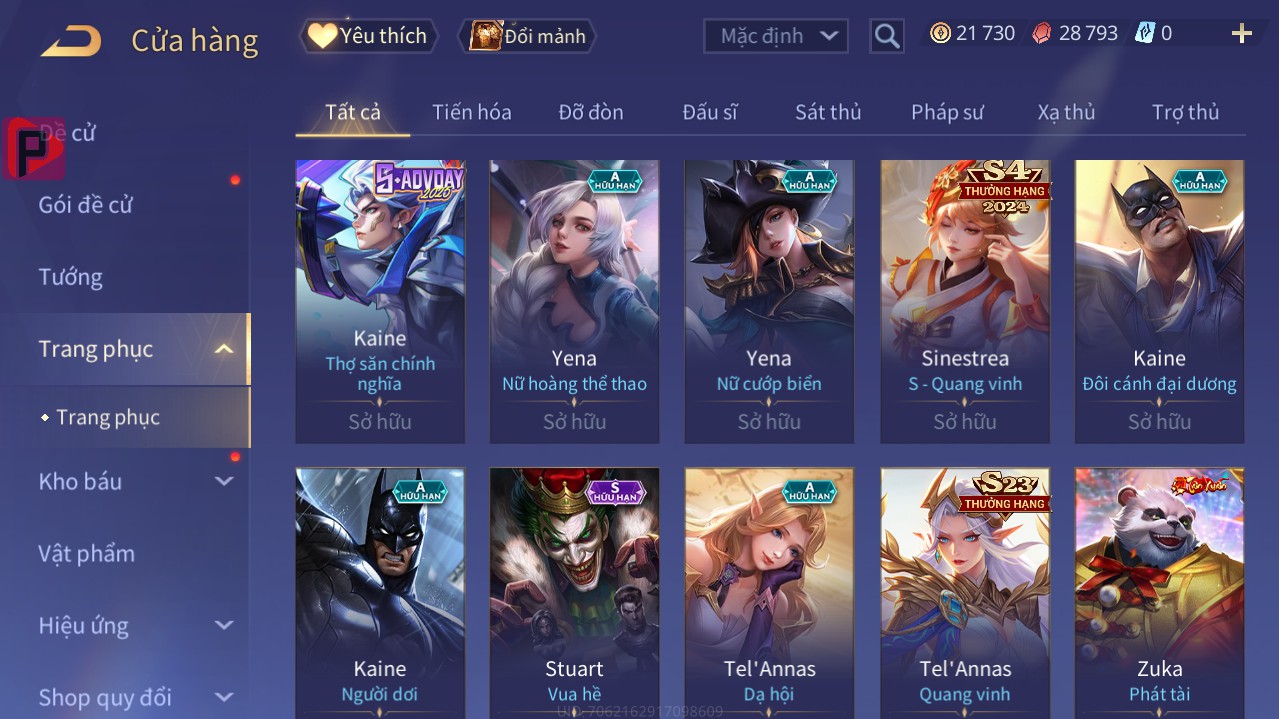Filter skins by Pháp sư
The image size is (1279, 719).
pos(947,112)
